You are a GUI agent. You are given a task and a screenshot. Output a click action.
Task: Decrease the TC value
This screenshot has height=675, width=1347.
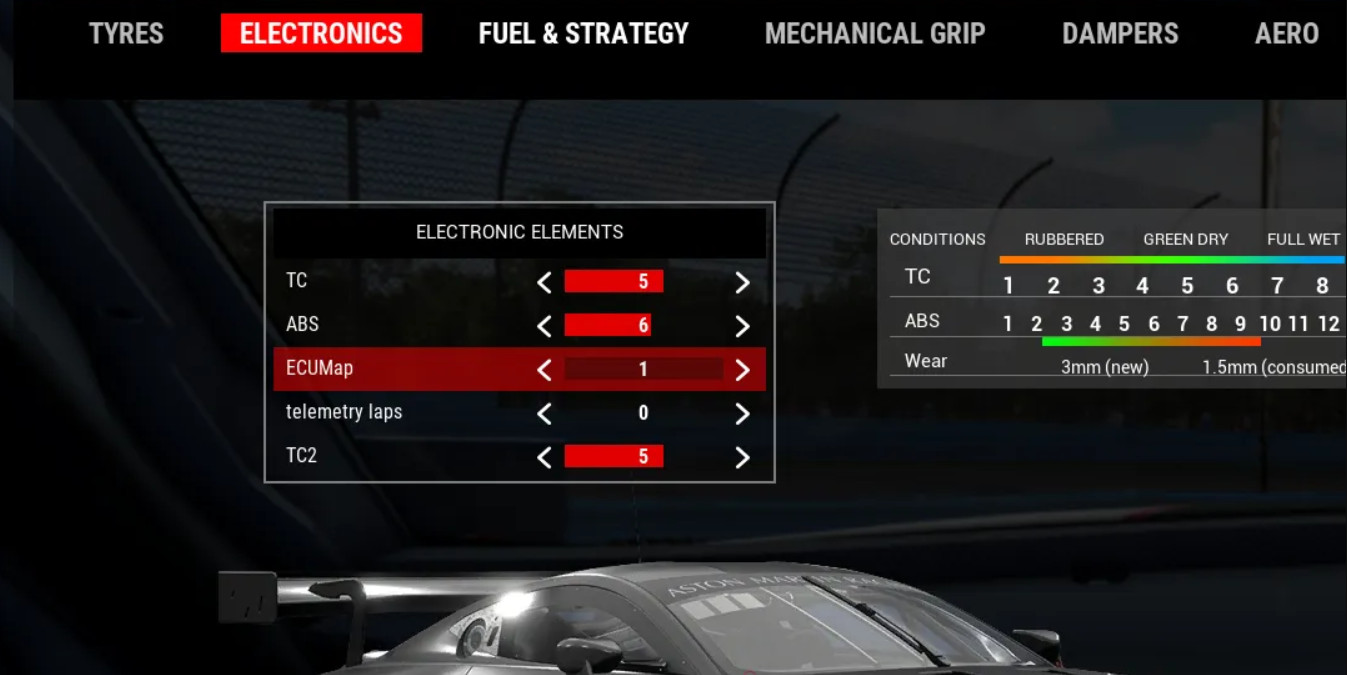(544, 283)
